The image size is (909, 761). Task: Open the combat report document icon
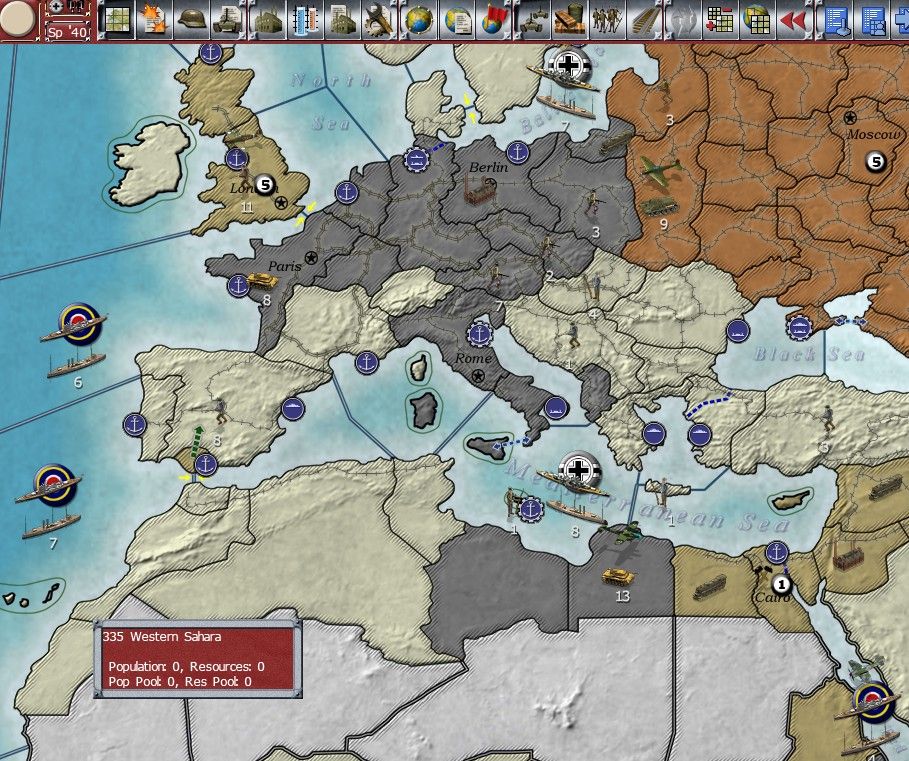click(x=154, y=19)
